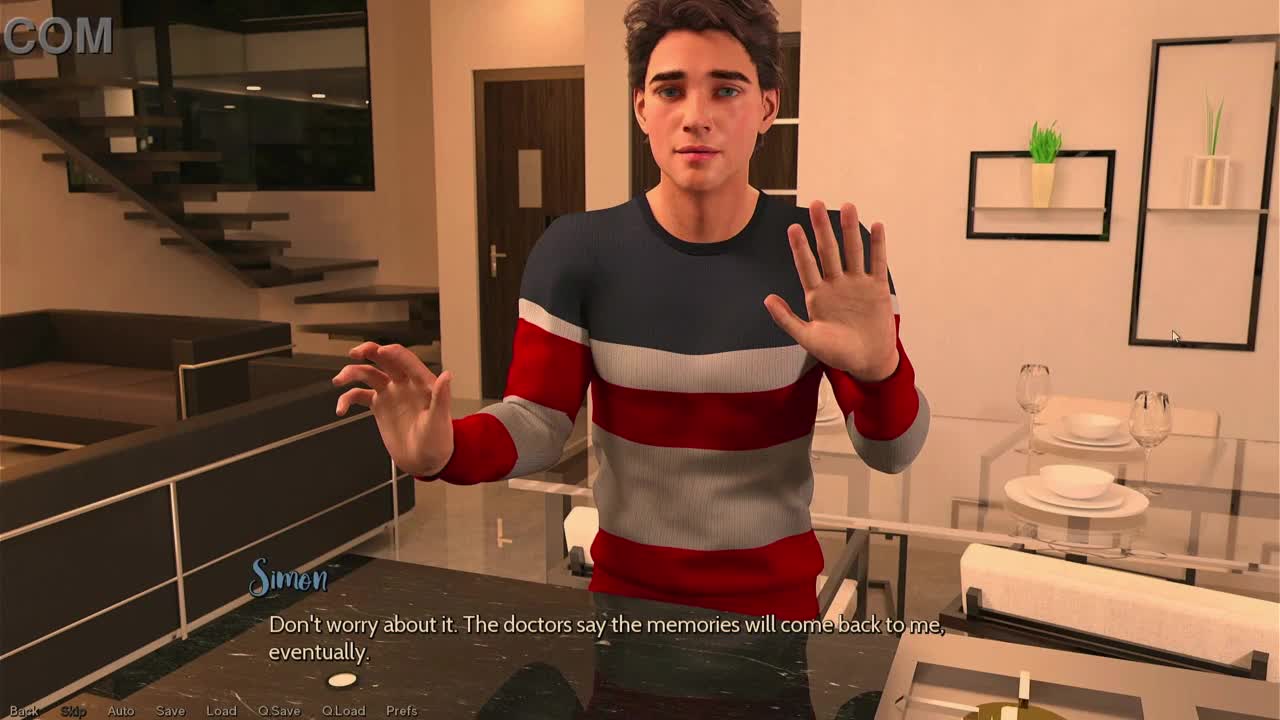Open the Save menu

(x=170, y=711)
